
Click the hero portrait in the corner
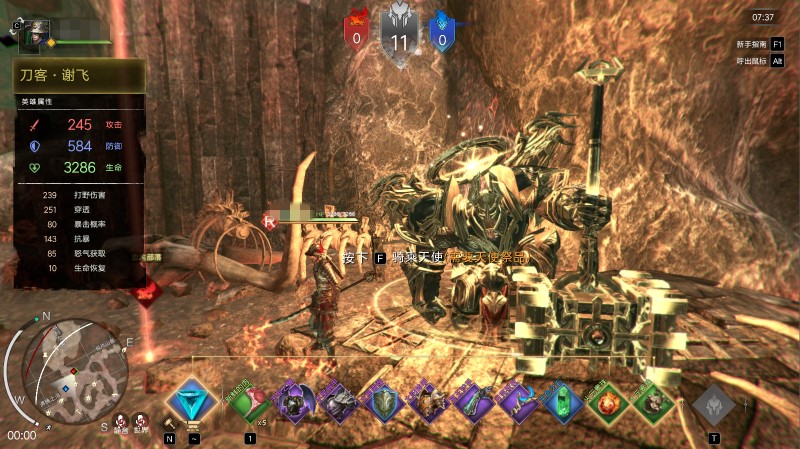tap(36, 31)
